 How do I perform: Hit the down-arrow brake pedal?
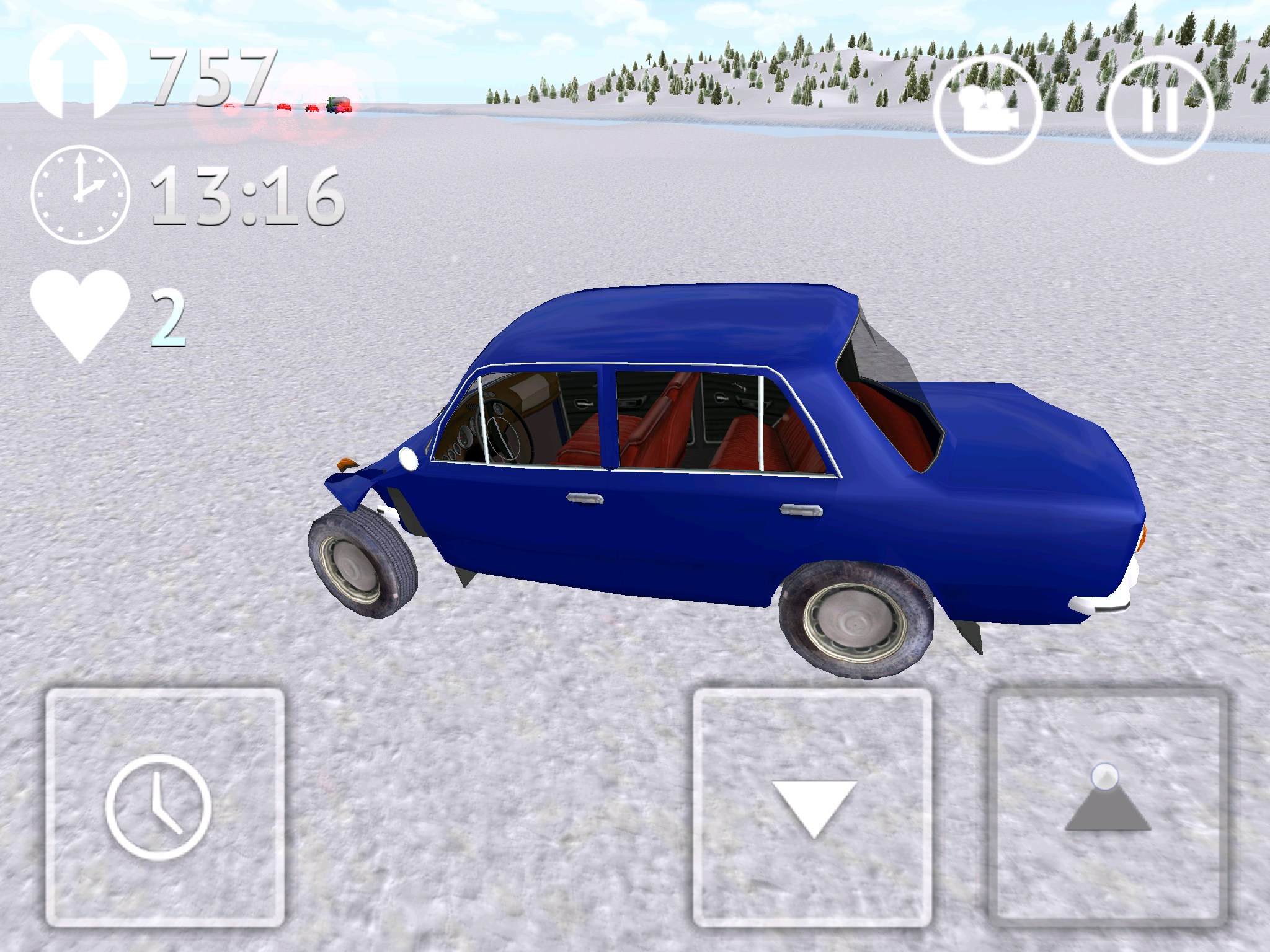coord(812,808)
